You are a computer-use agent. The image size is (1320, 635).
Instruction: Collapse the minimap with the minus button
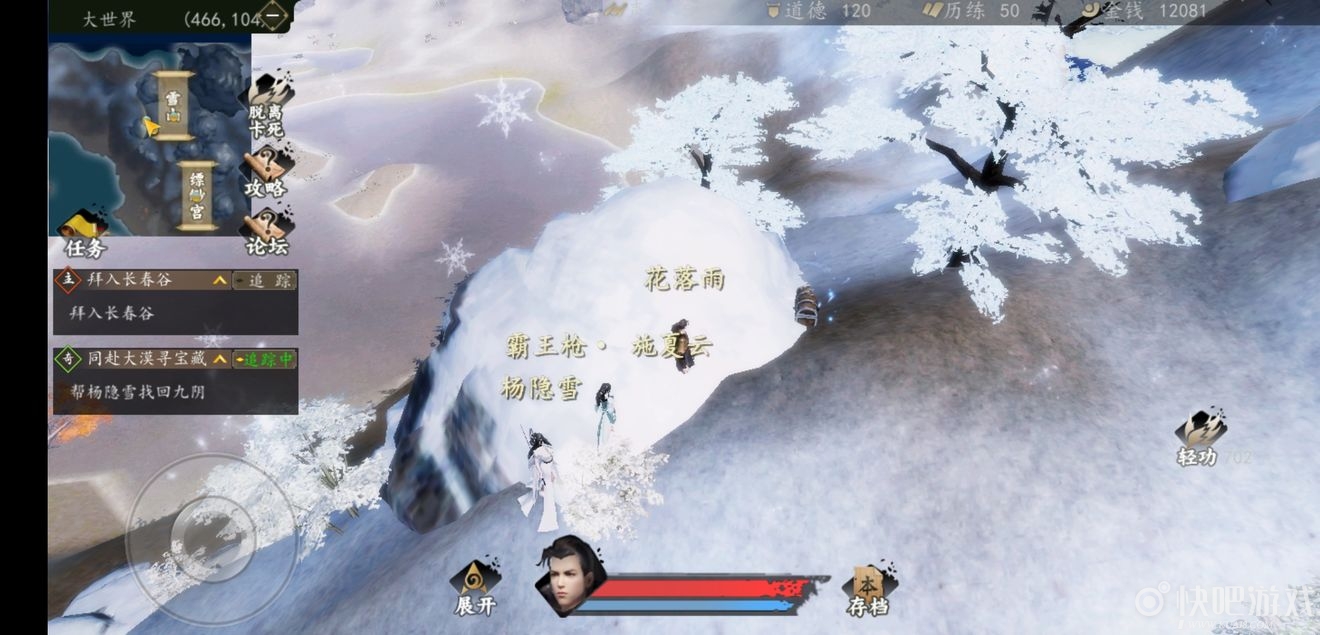point(274,17)
